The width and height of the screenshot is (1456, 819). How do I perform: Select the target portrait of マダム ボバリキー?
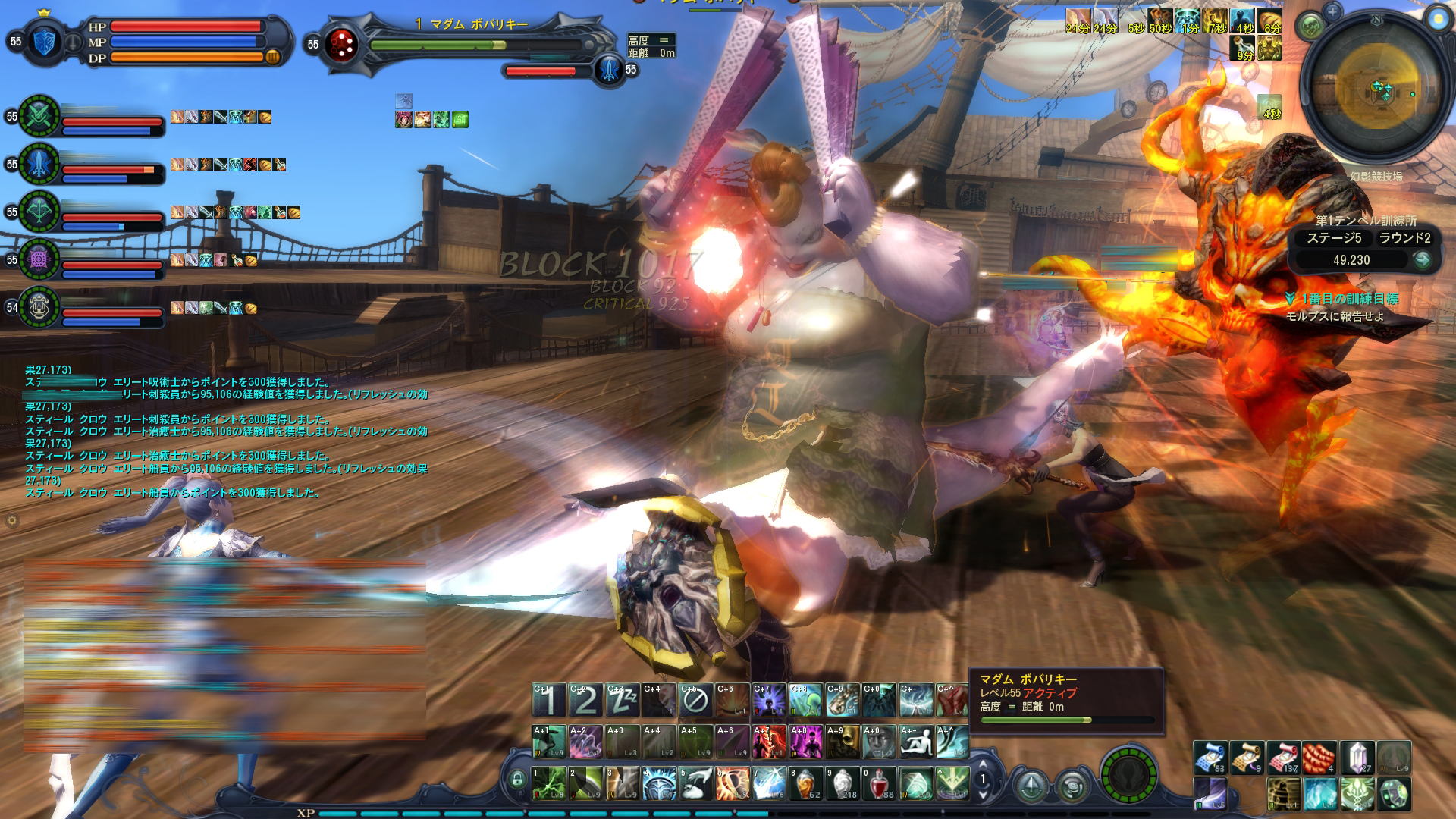[341, 45]
